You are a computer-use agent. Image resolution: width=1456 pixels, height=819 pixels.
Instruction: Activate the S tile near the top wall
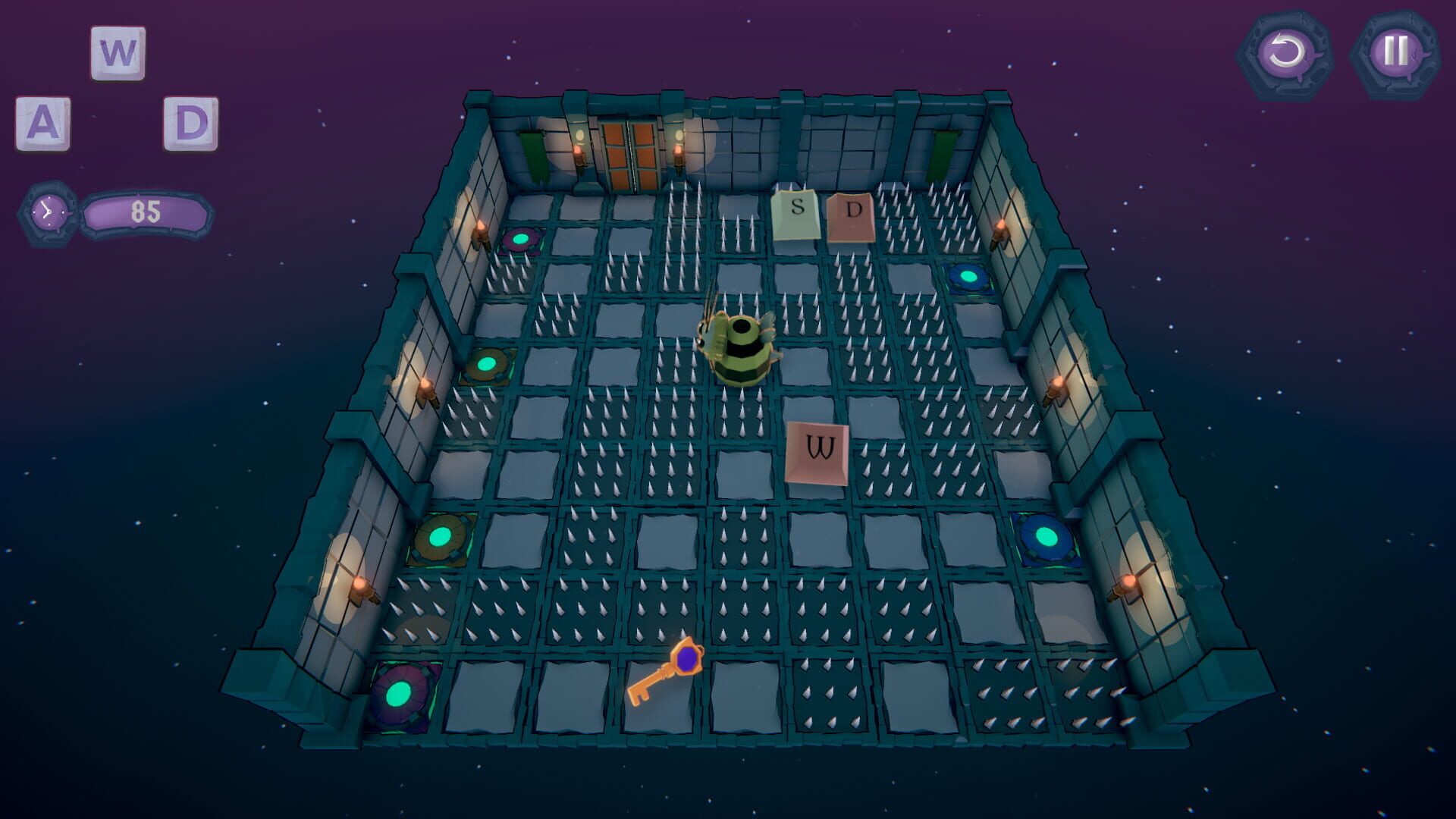(795, 212)
